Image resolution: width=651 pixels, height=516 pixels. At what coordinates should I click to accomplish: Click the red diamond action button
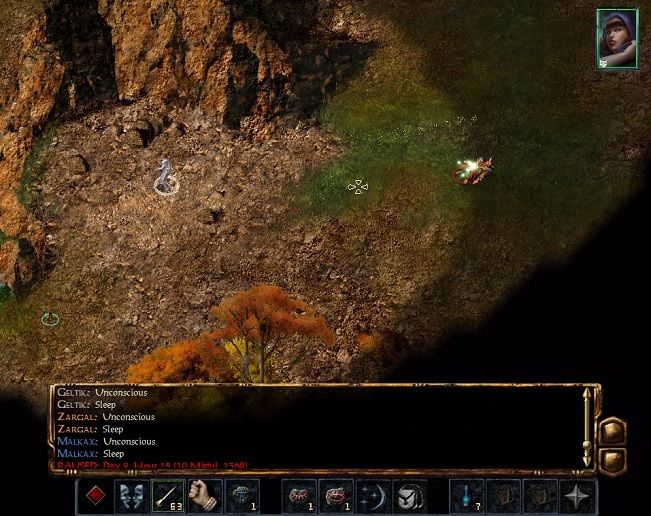[x=95, y=496]
